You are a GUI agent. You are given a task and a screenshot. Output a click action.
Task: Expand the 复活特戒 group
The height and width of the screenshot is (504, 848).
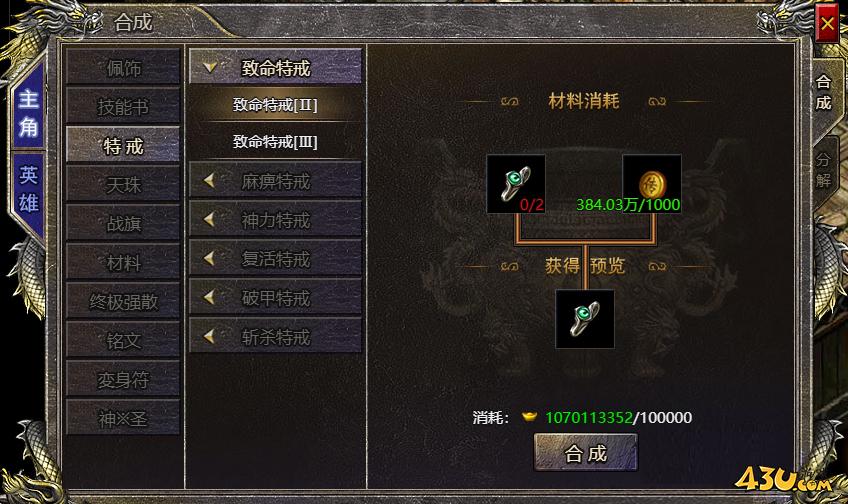point(275,259)
